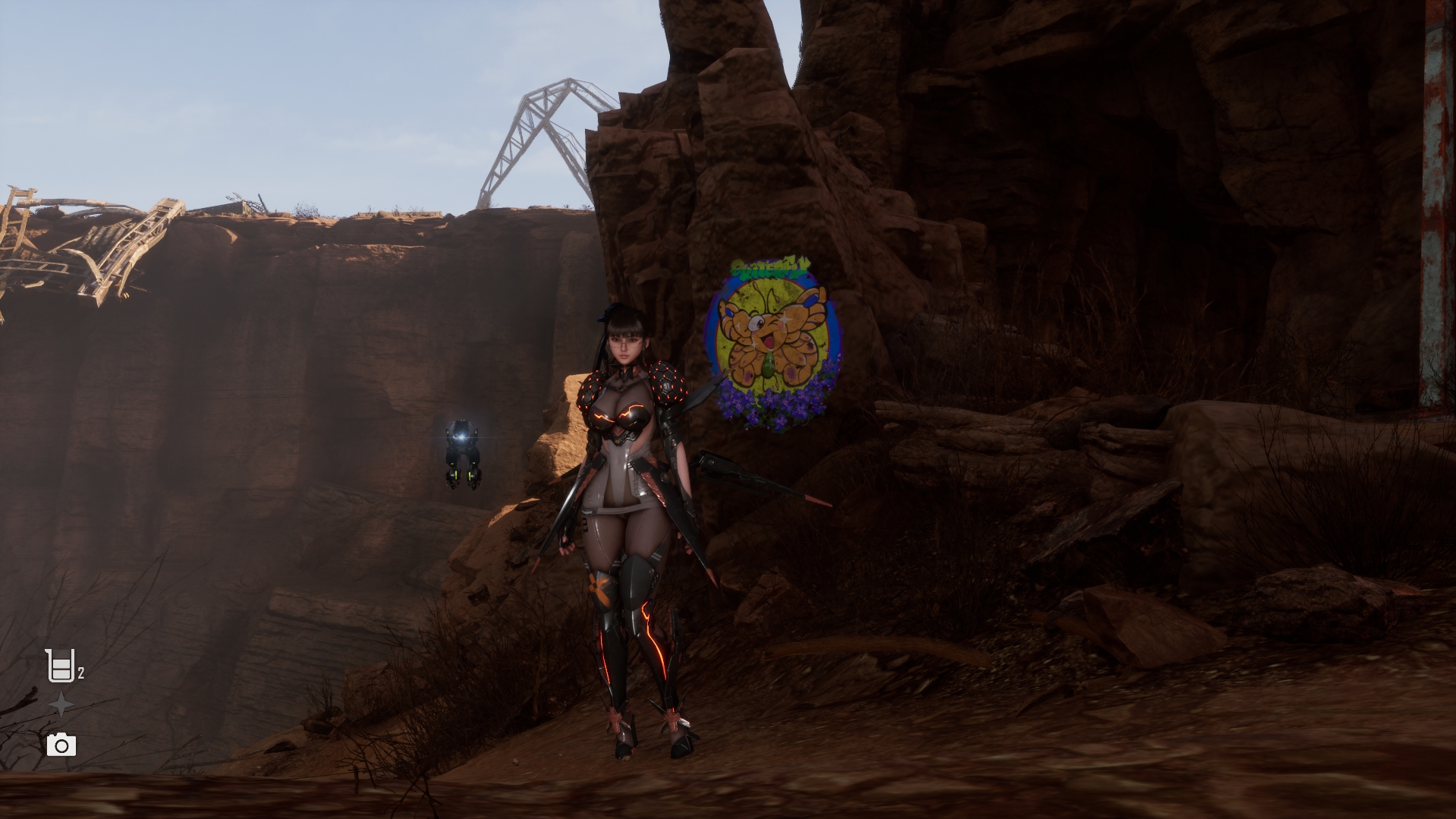Use the healing potion beaker item
1456x819 pixels.
pos(60,666)
